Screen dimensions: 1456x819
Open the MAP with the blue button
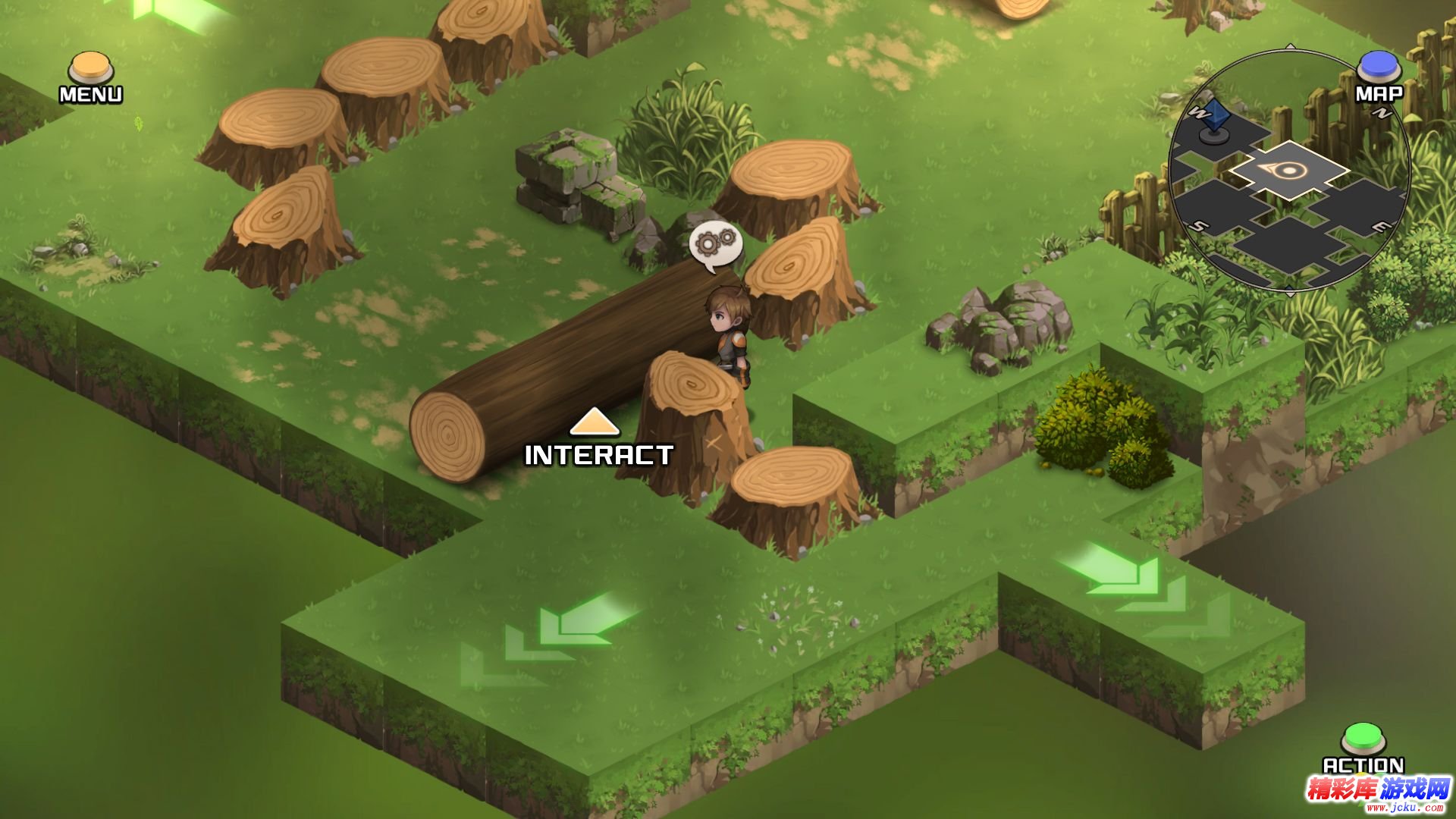point(1378,68)
